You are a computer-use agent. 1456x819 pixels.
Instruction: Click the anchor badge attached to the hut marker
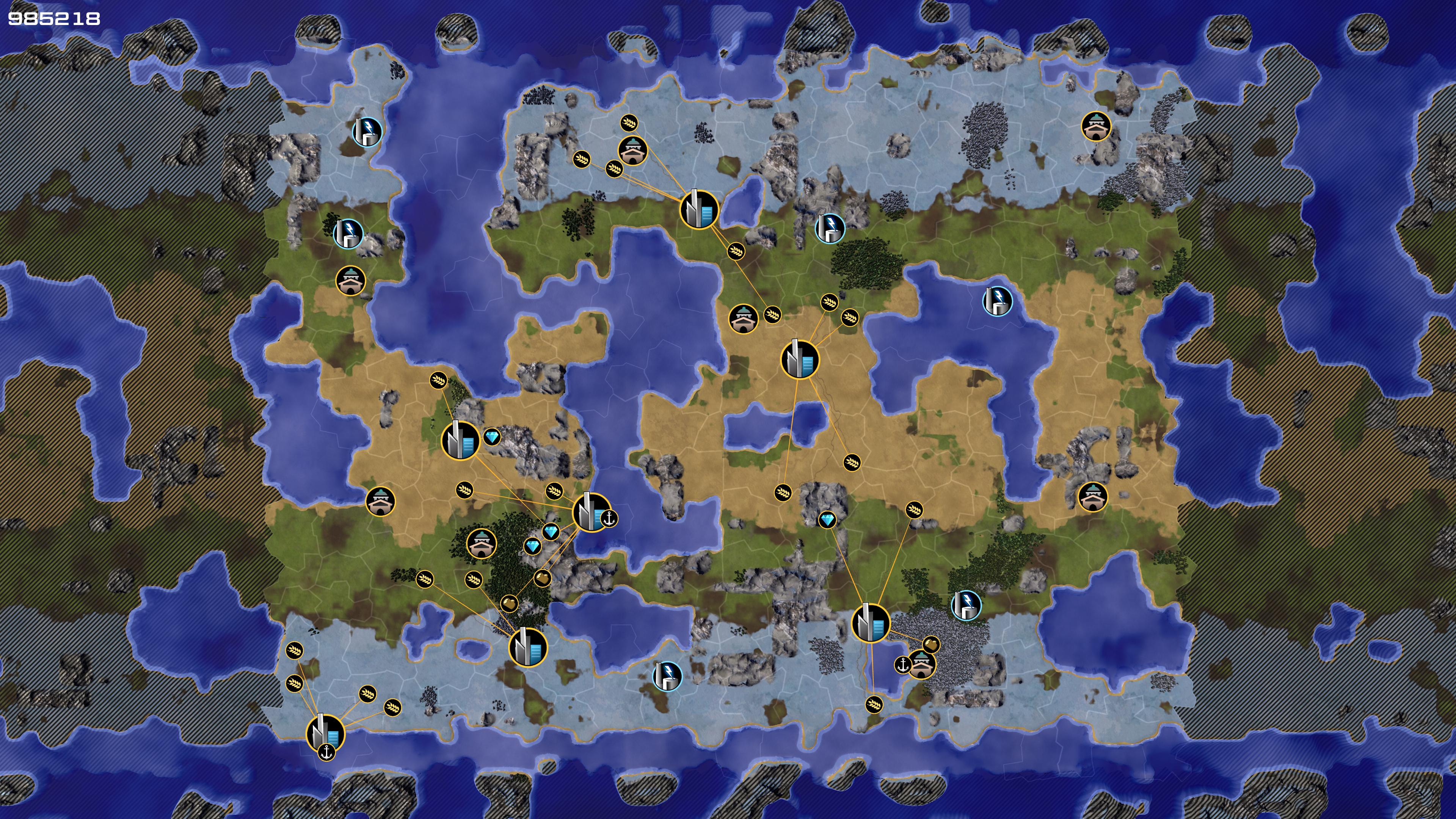coord(903,665)
